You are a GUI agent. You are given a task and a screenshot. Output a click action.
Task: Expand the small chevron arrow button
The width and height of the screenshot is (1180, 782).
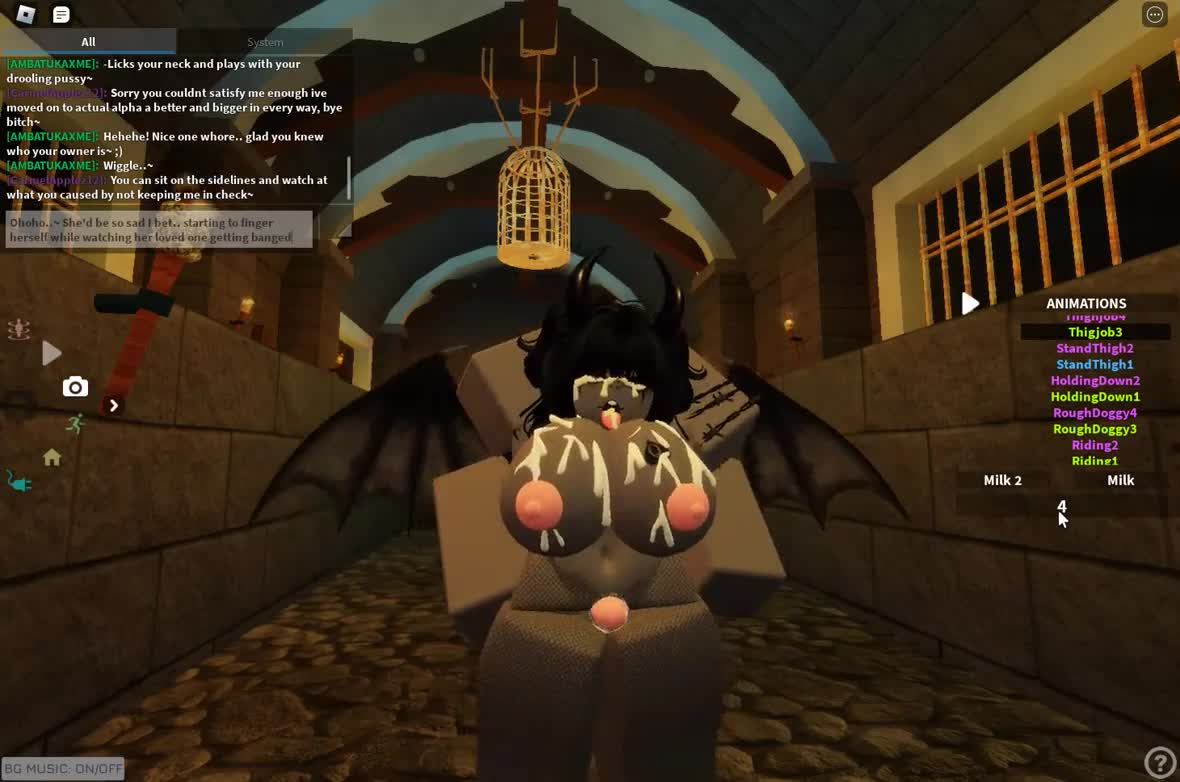[113, 405]
